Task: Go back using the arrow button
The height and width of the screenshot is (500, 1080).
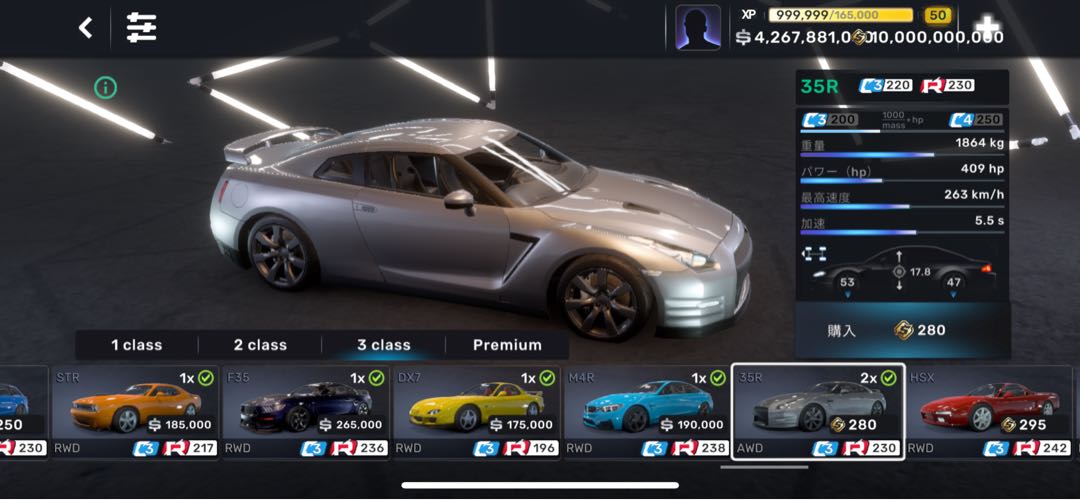Action: tap(86, 28)
